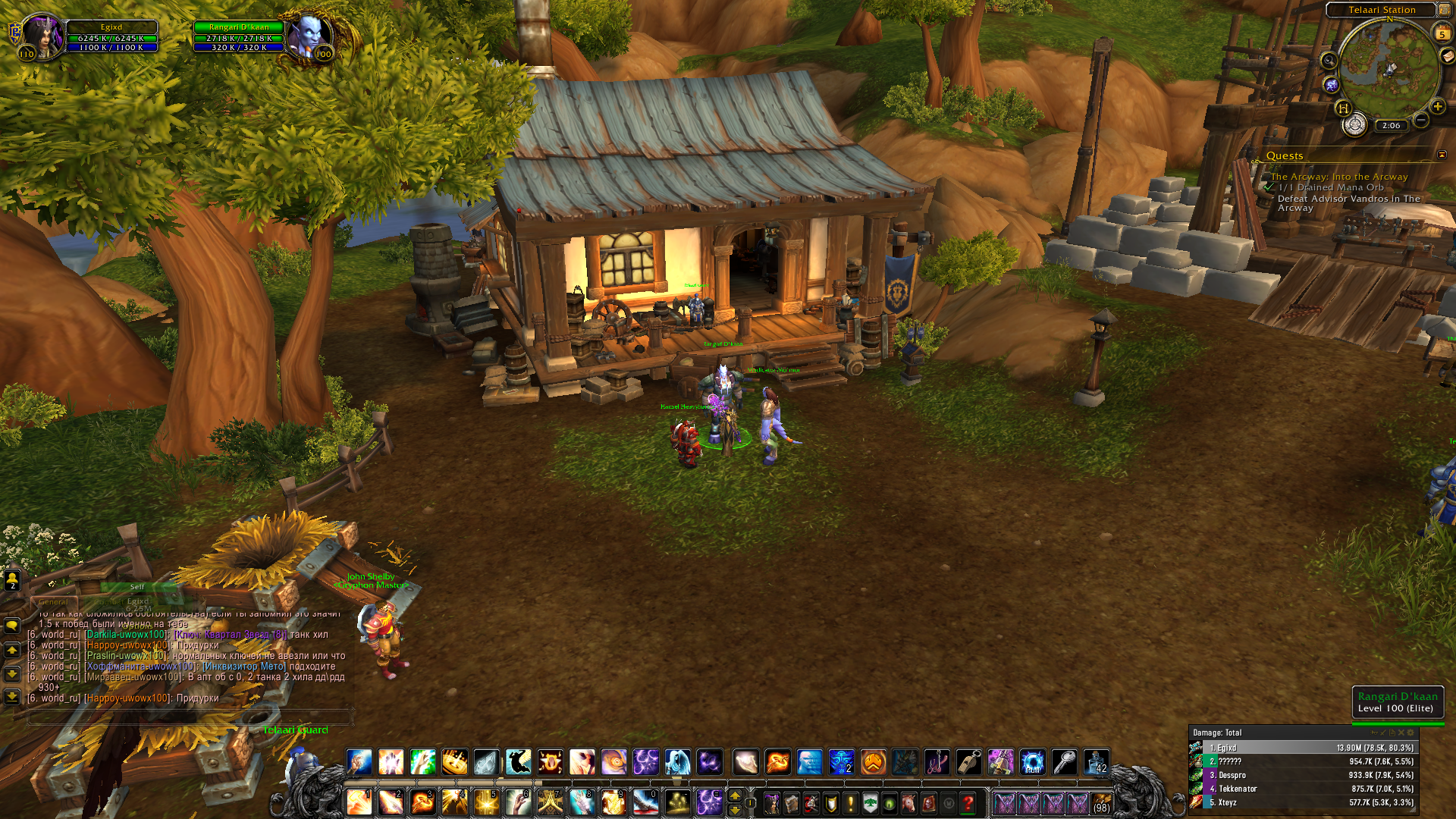Image resolution: width=1456 pixels, height=819 pixels.
Task: Zoom in the minimap with plus button
Action: (1437, 107)
